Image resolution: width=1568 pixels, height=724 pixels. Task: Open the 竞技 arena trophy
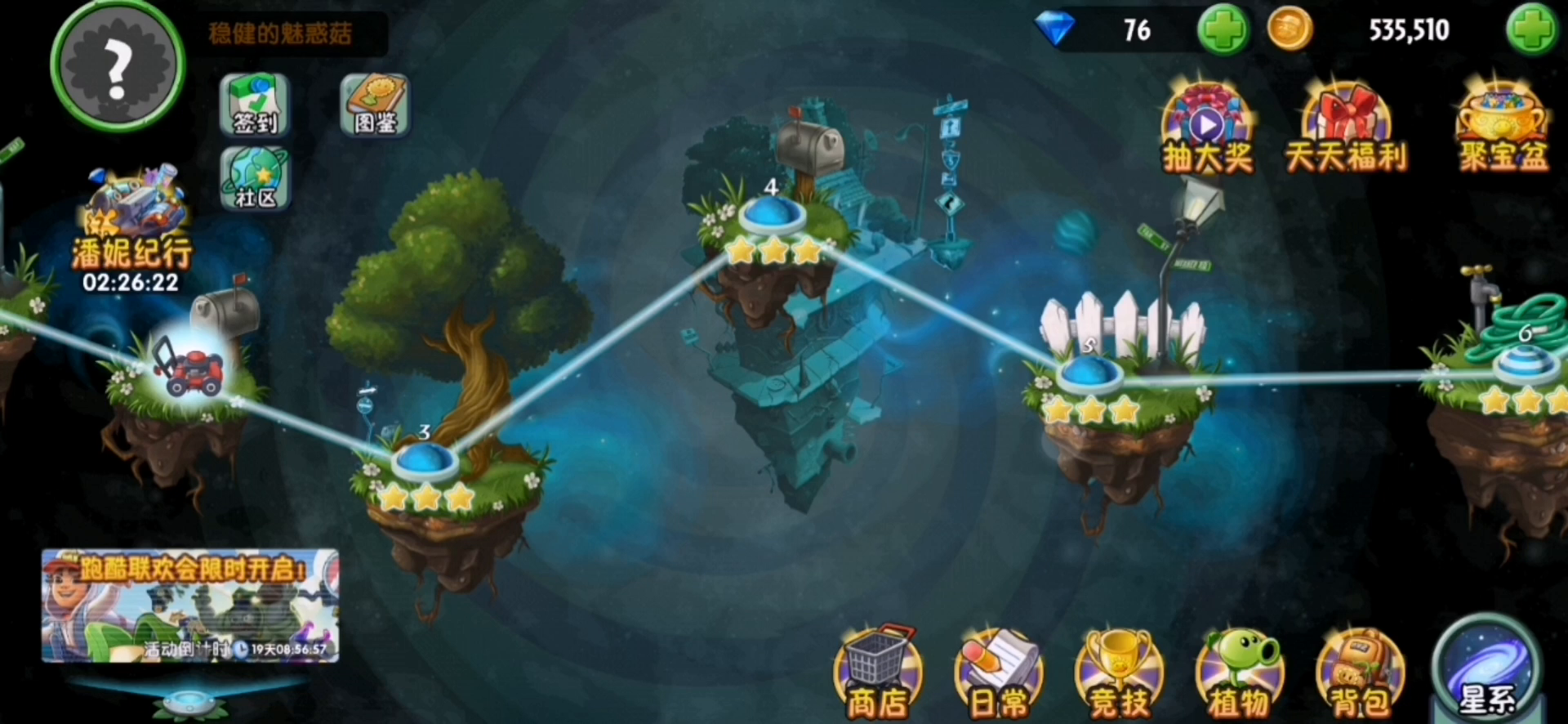pos(1119,675)
